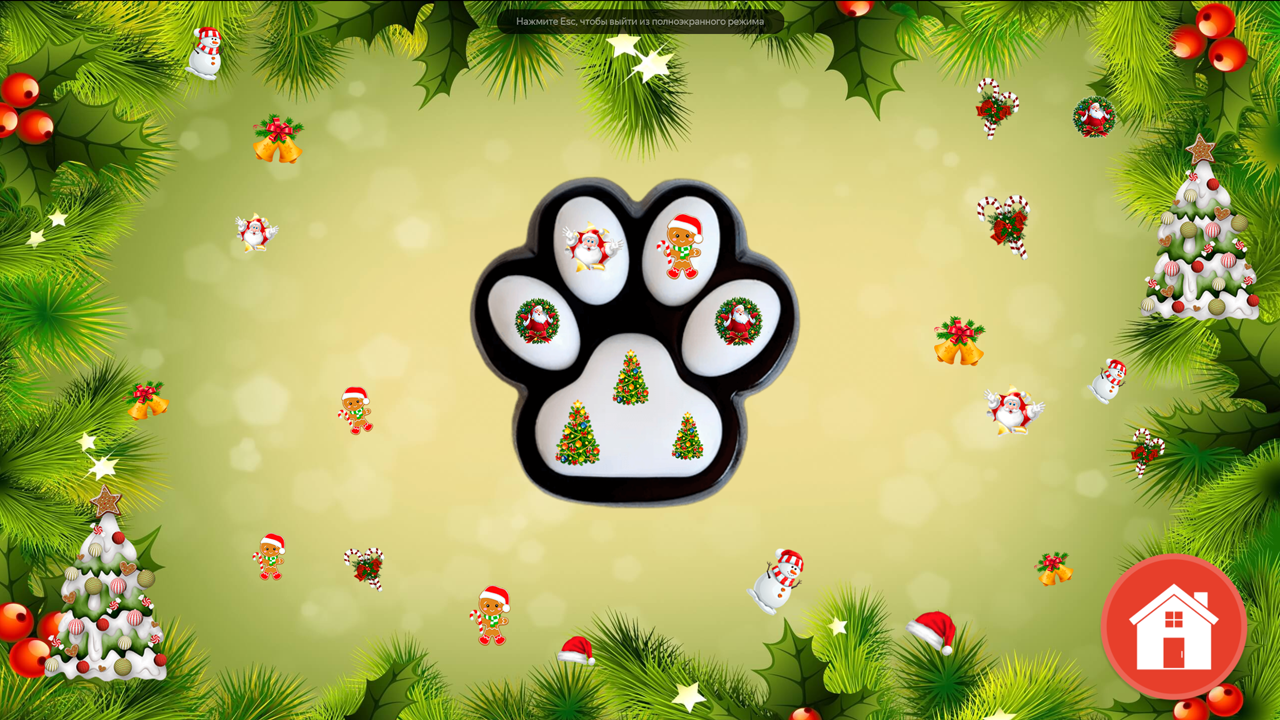Click the gingerbread man decoration on the left side

355,410
